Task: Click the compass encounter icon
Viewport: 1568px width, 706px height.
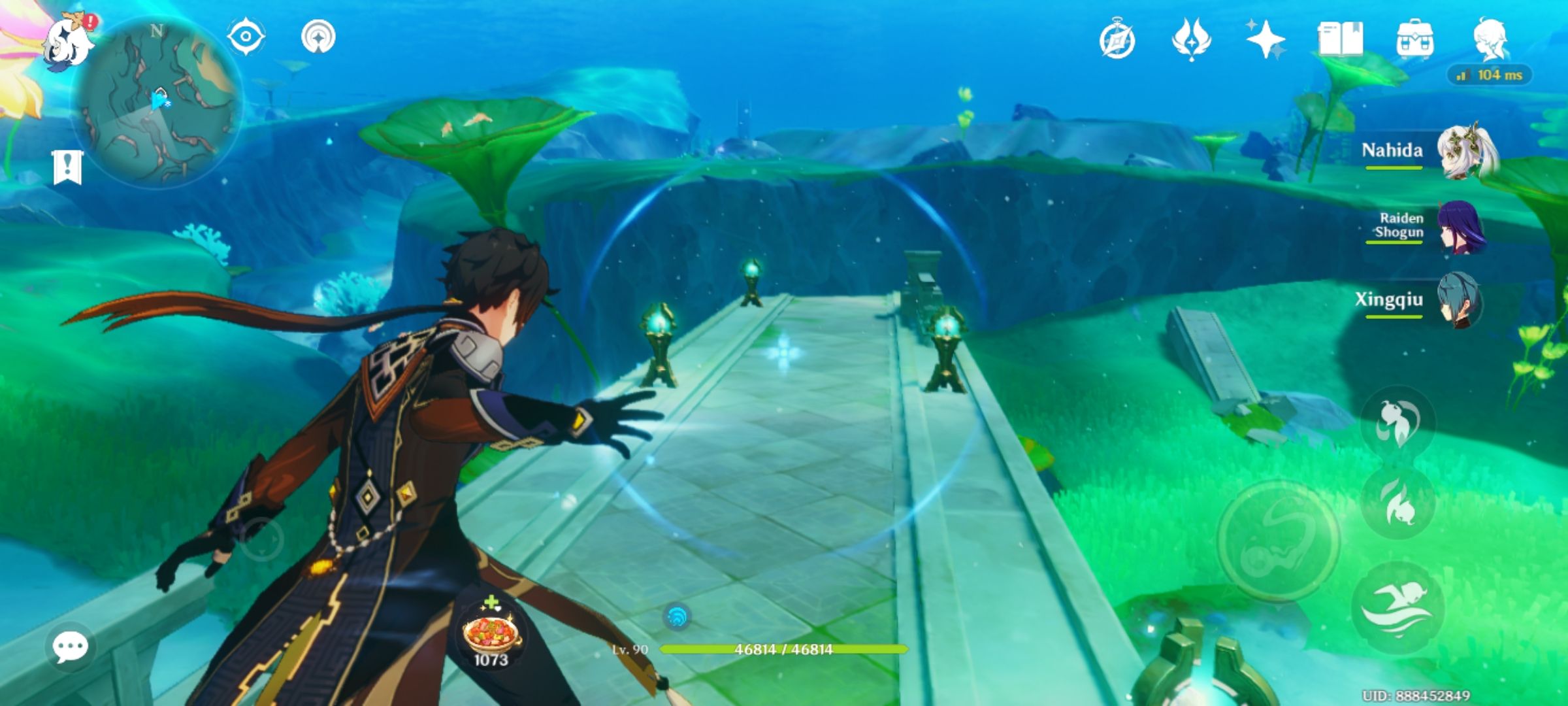Action: pos(1119,41)
